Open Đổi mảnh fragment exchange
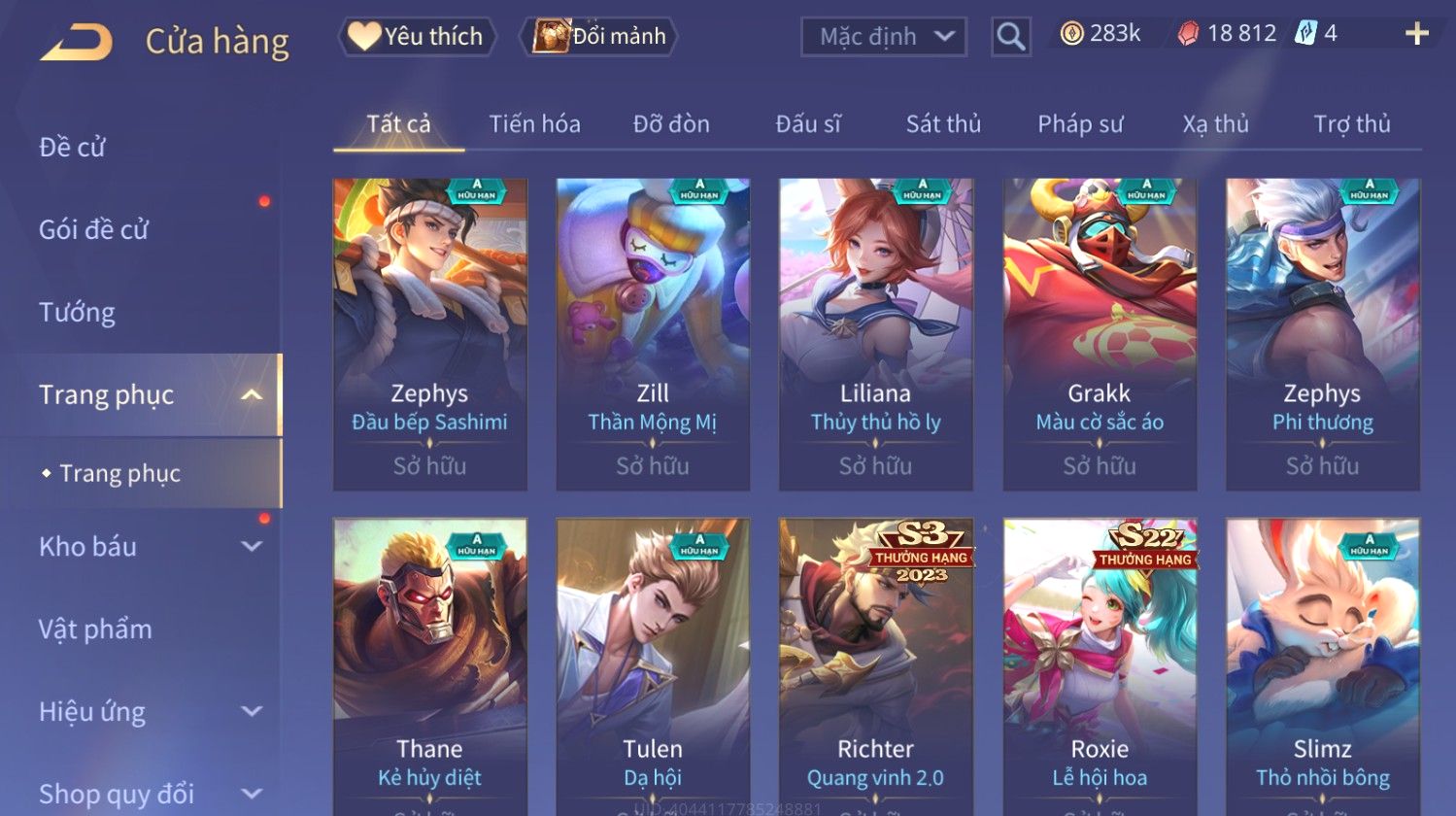 [600, 37]
